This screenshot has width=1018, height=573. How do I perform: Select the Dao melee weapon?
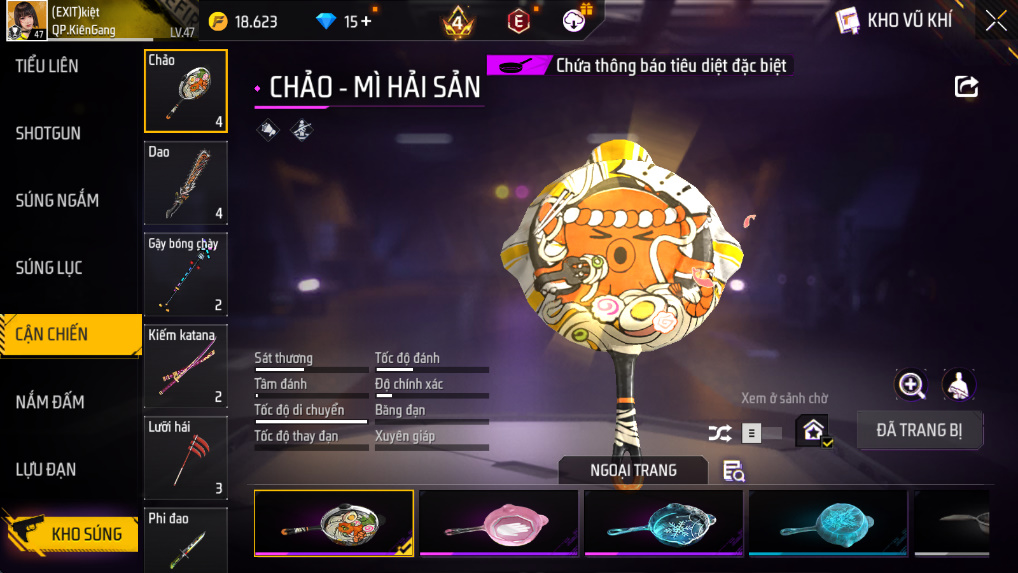click(186, 183)
